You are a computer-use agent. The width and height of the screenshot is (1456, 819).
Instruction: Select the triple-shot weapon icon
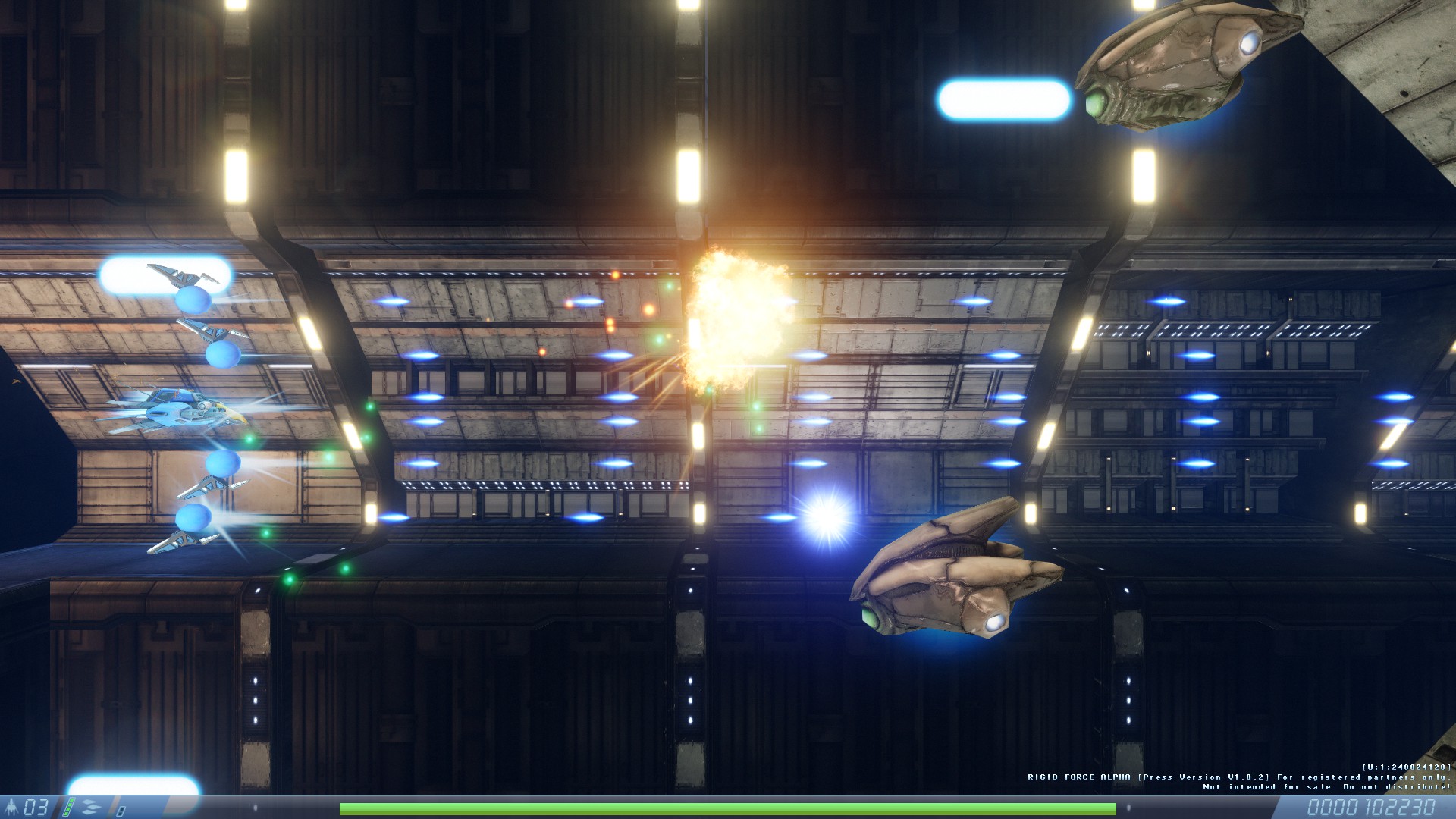click(90, 807)
